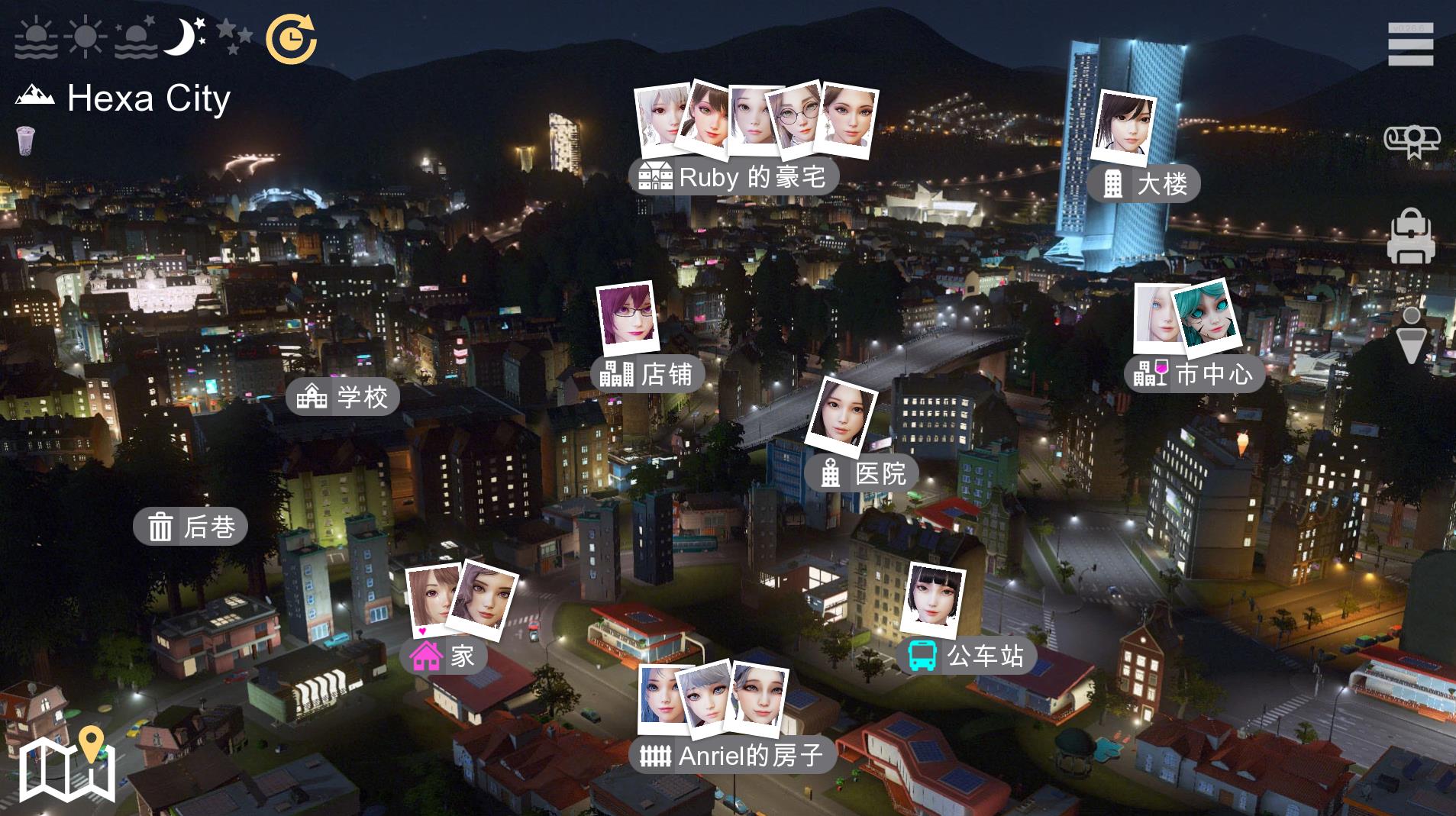The height and width of the screenshot is (816, 1456).
Task: Return to 家 home location
Action: 443,656
